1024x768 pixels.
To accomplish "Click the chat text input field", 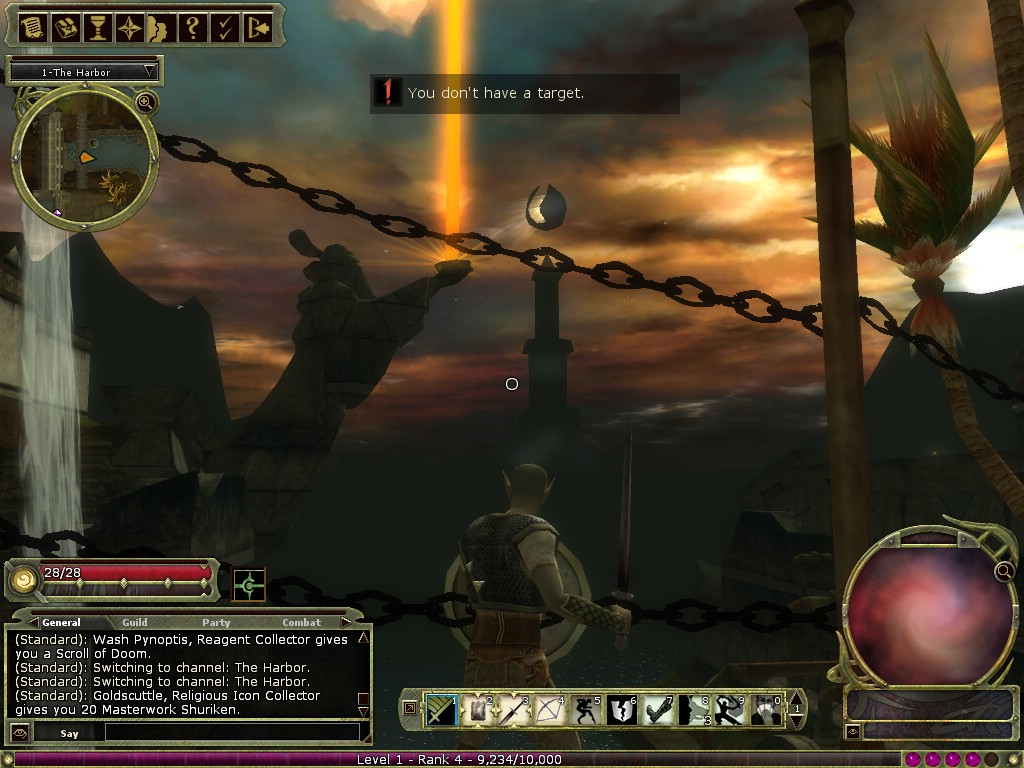I will [230, 732].
